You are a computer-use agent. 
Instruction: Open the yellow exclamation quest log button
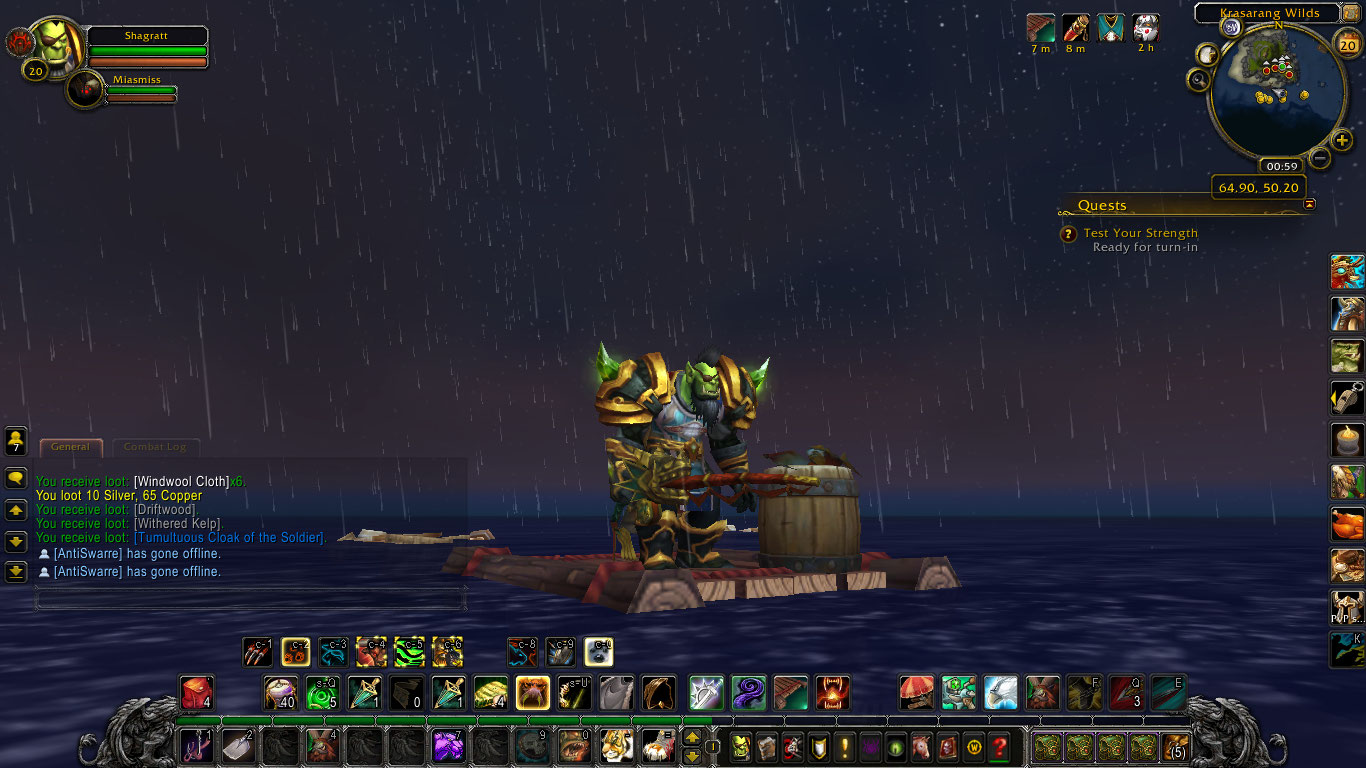(x=845, y=745)
